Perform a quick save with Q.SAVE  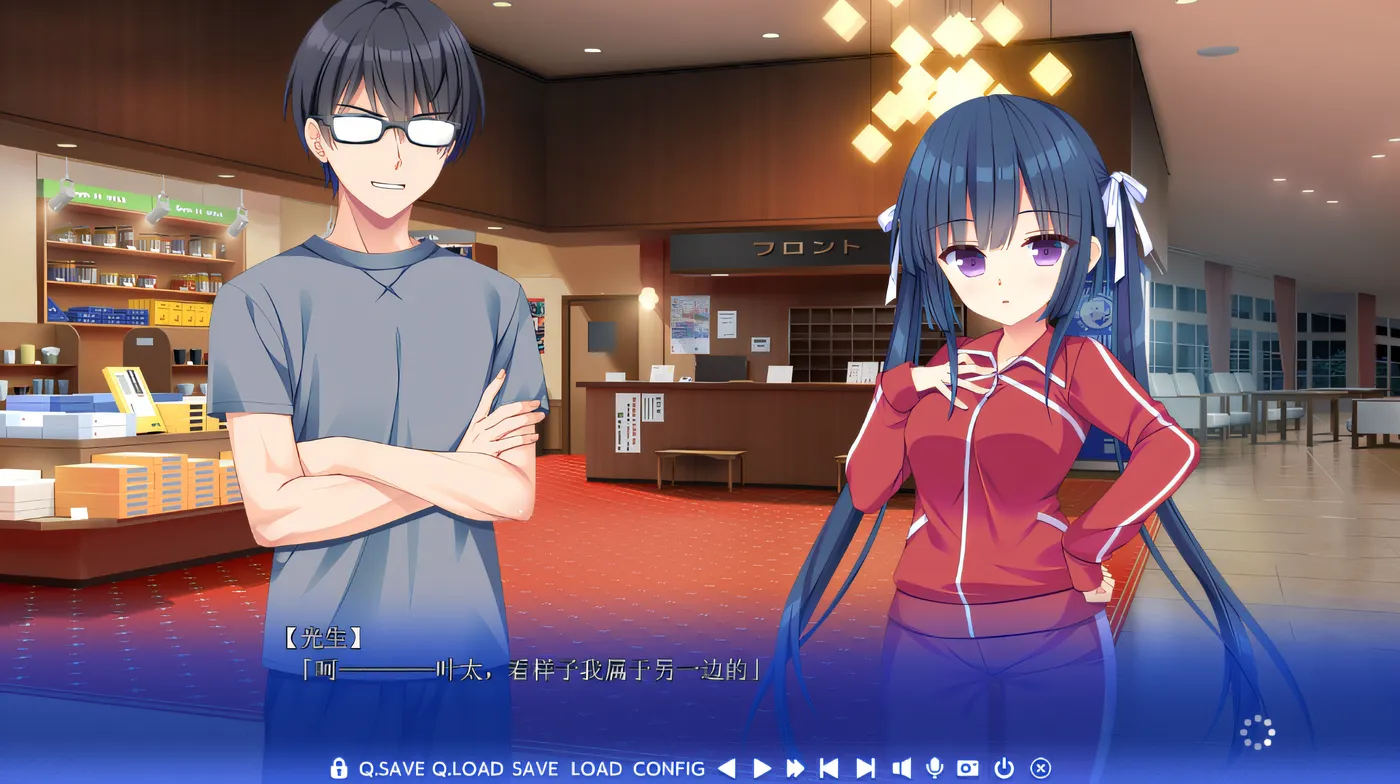coord(391,768)
